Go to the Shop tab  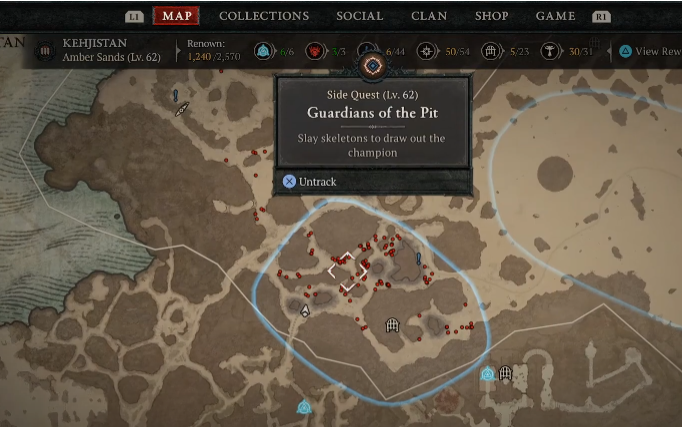(x=491, y=16)
